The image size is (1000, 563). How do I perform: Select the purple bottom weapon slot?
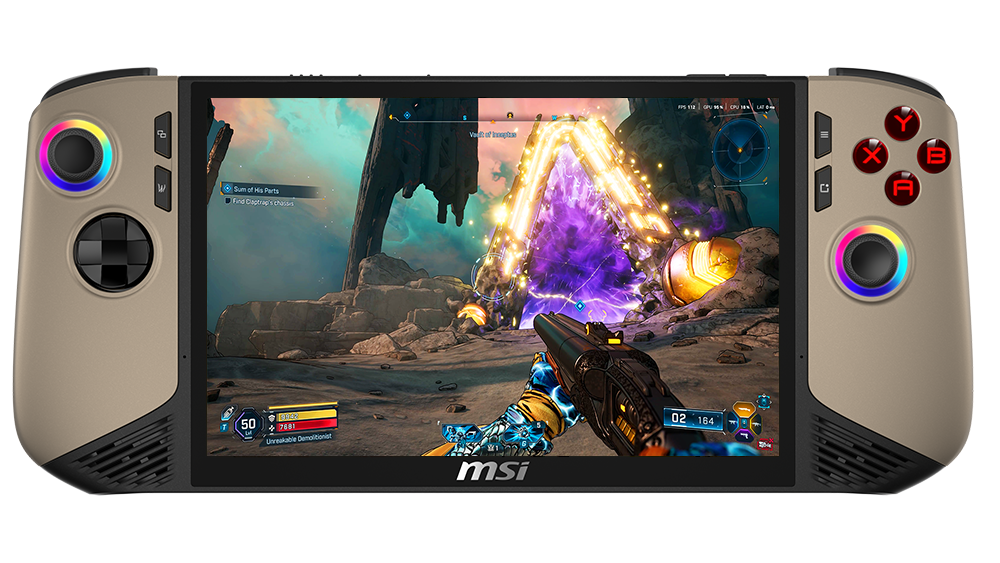[743, 434]
